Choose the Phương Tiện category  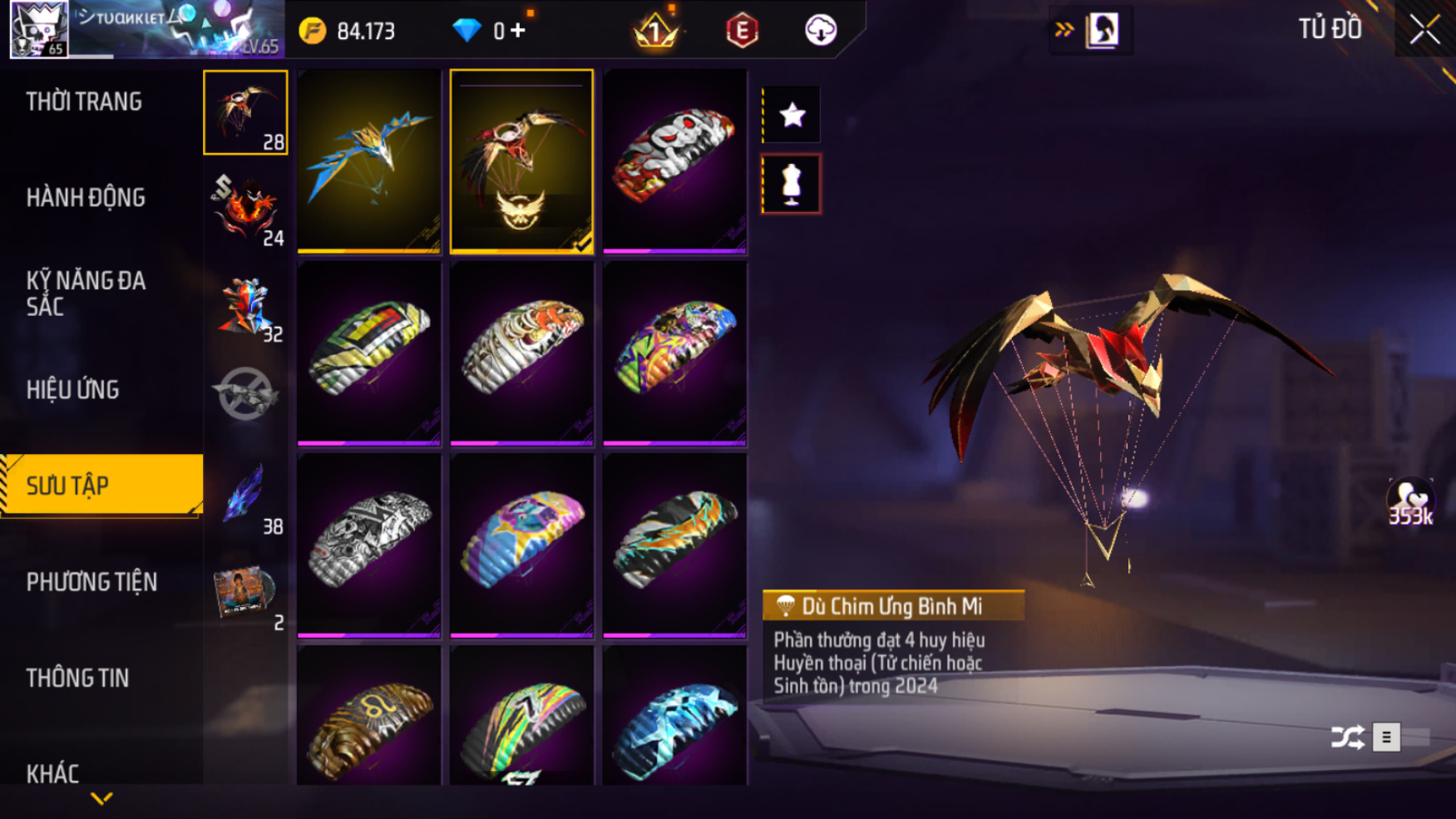[x=91, y=582]
